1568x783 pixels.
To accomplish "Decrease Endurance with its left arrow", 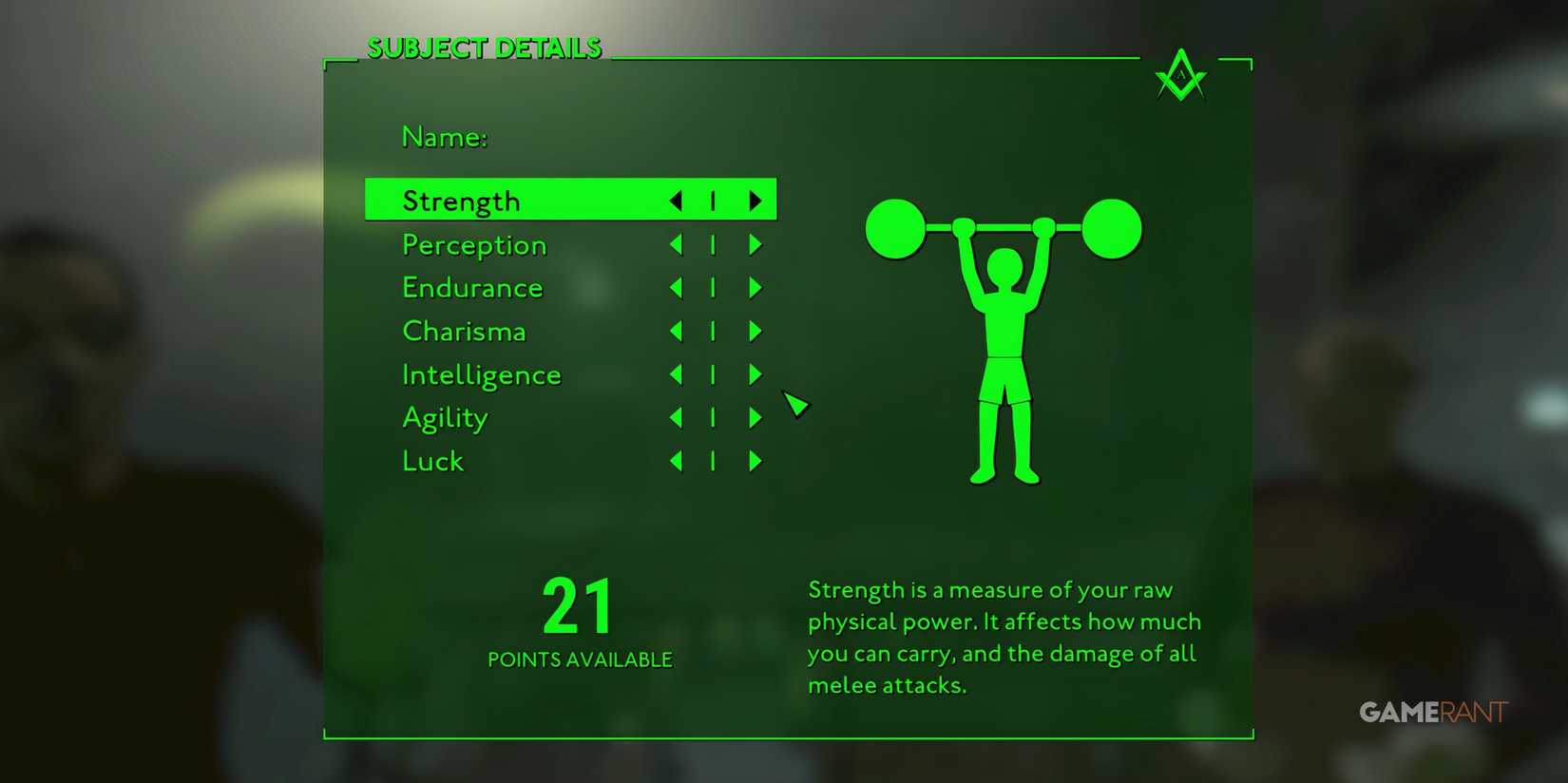I will [x=675, y=287].
